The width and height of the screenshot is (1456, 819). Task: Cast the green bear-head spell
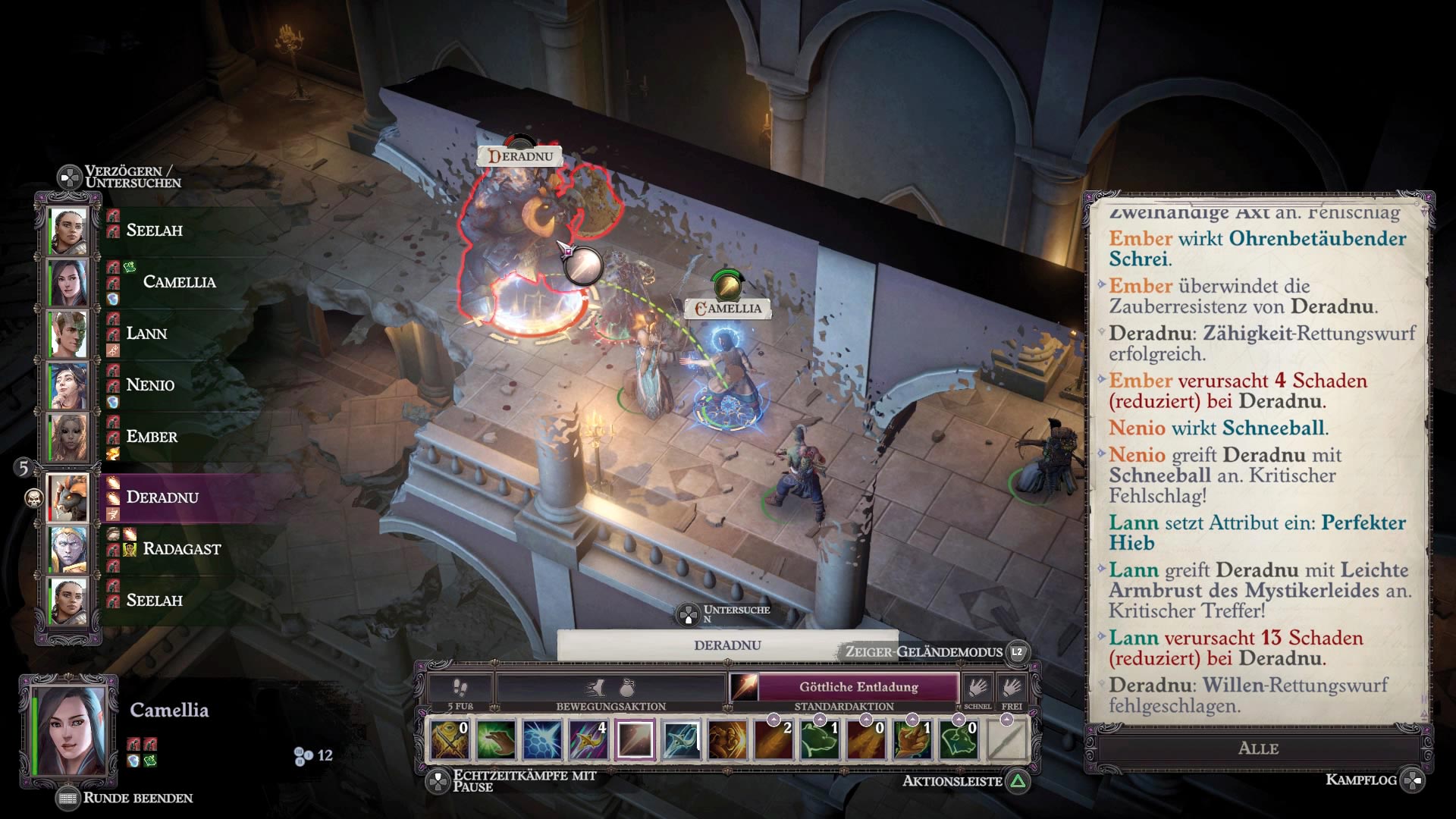point(821,739)
